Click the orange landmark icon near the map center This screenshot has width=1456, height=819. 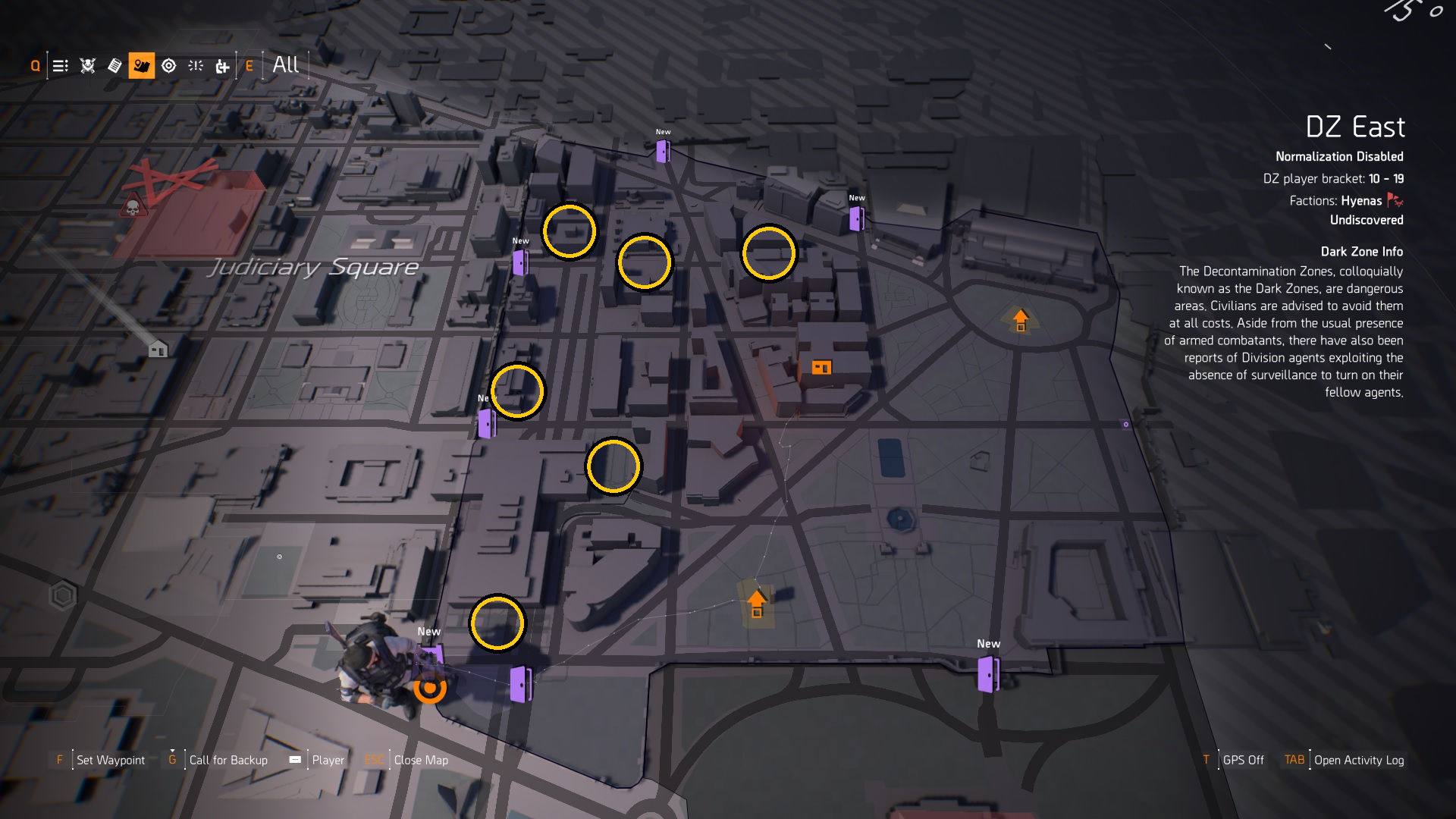click(x=823, y=367)
